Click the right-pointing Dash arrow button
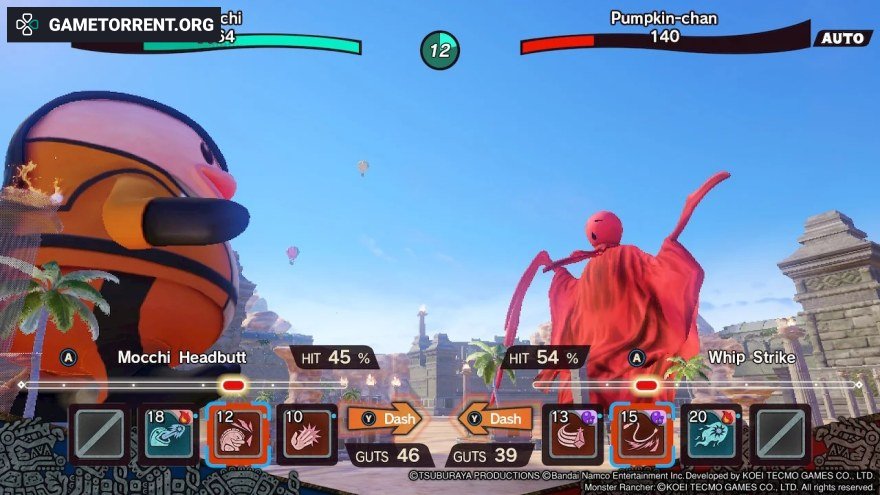880x495 pixels. coord(385,419)
